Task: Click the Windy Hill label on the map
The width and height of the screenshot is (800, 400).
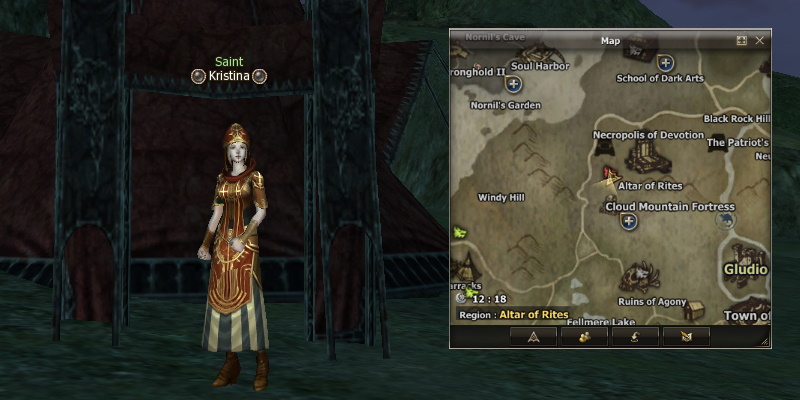Action: [x=501, y=198]
